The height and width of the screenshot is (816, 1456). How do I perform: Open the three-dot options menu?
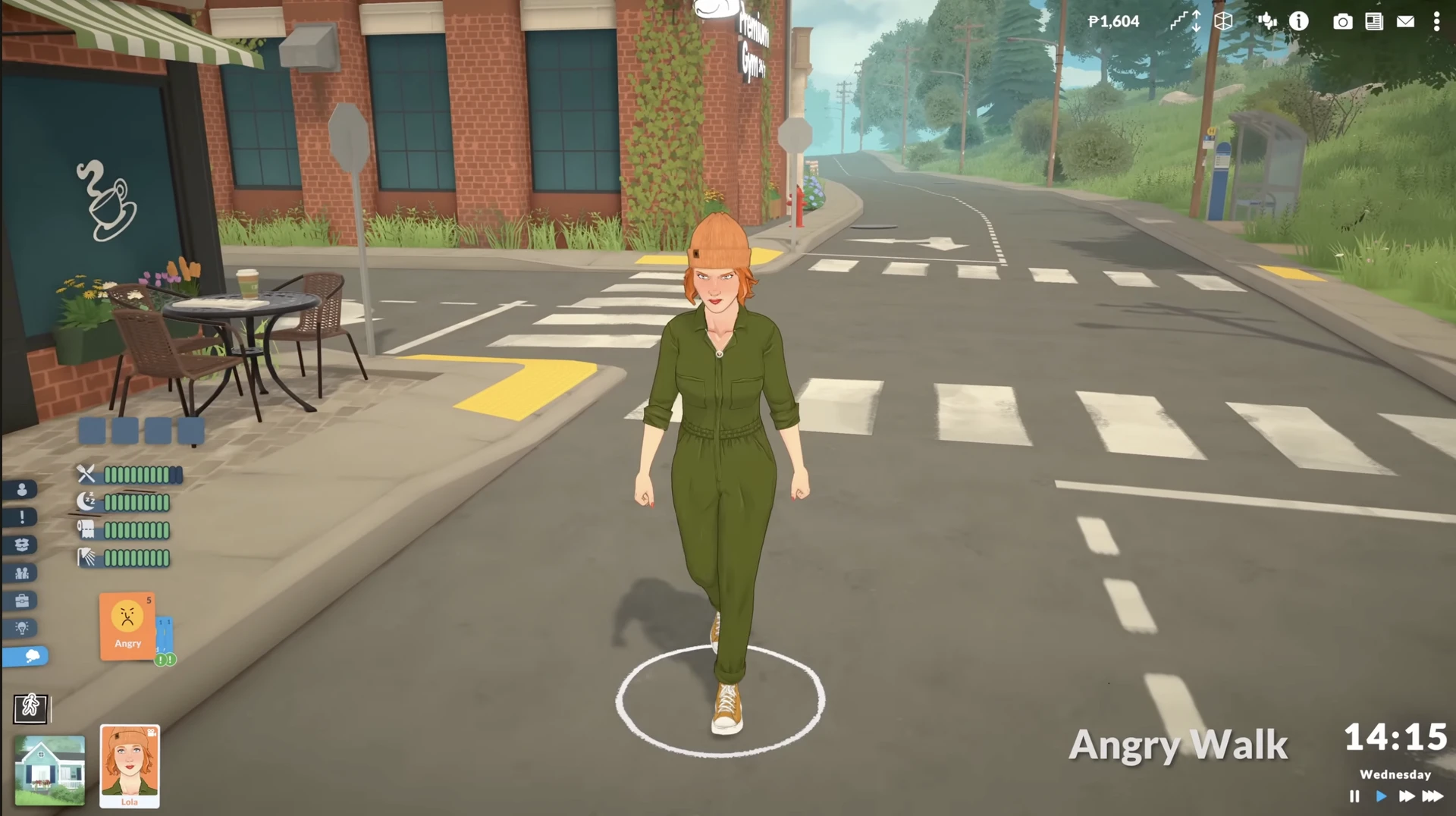click(x=1436, y=21)
